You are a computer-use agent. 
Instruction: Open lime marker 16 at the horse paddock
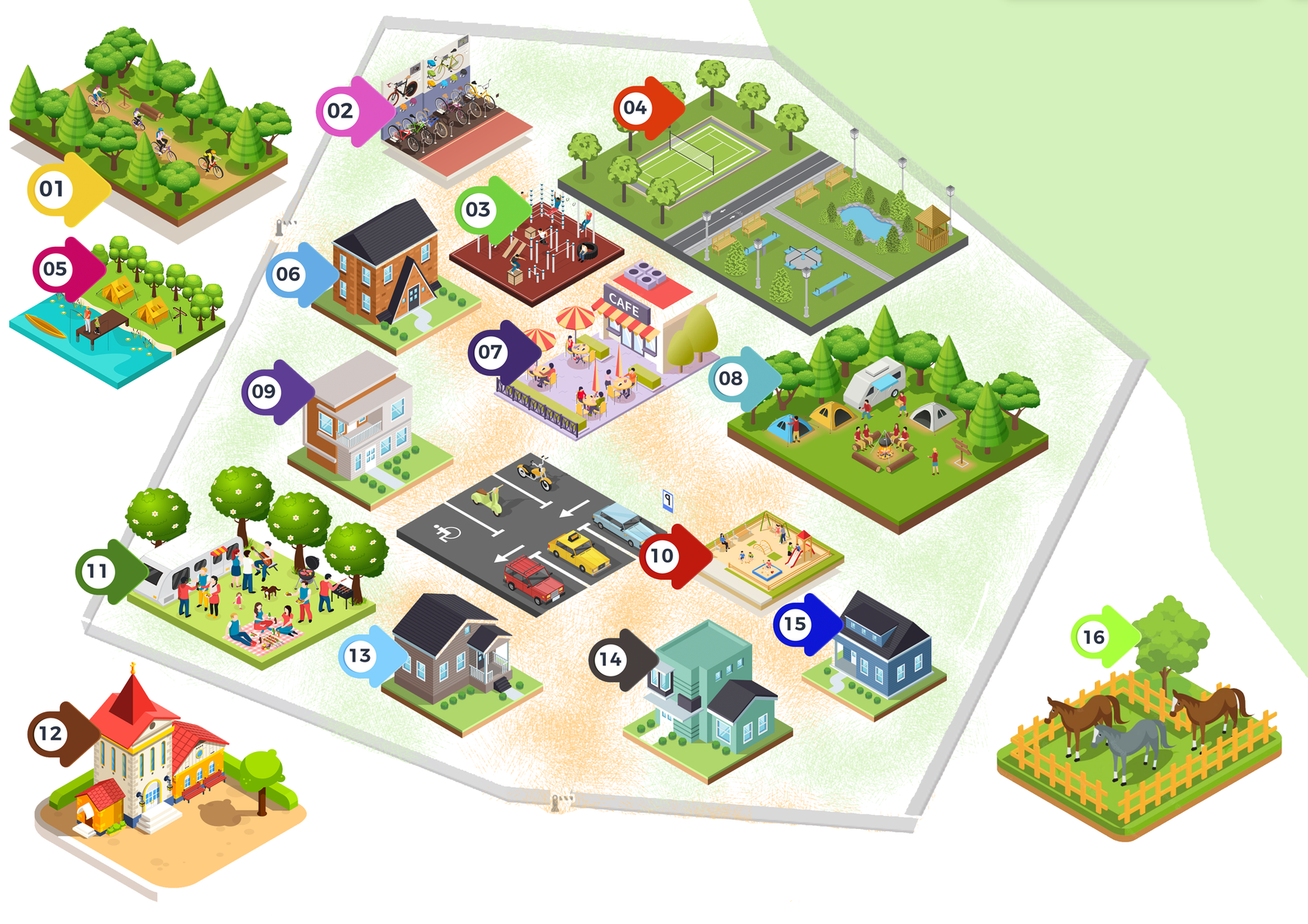point(1094,638)
